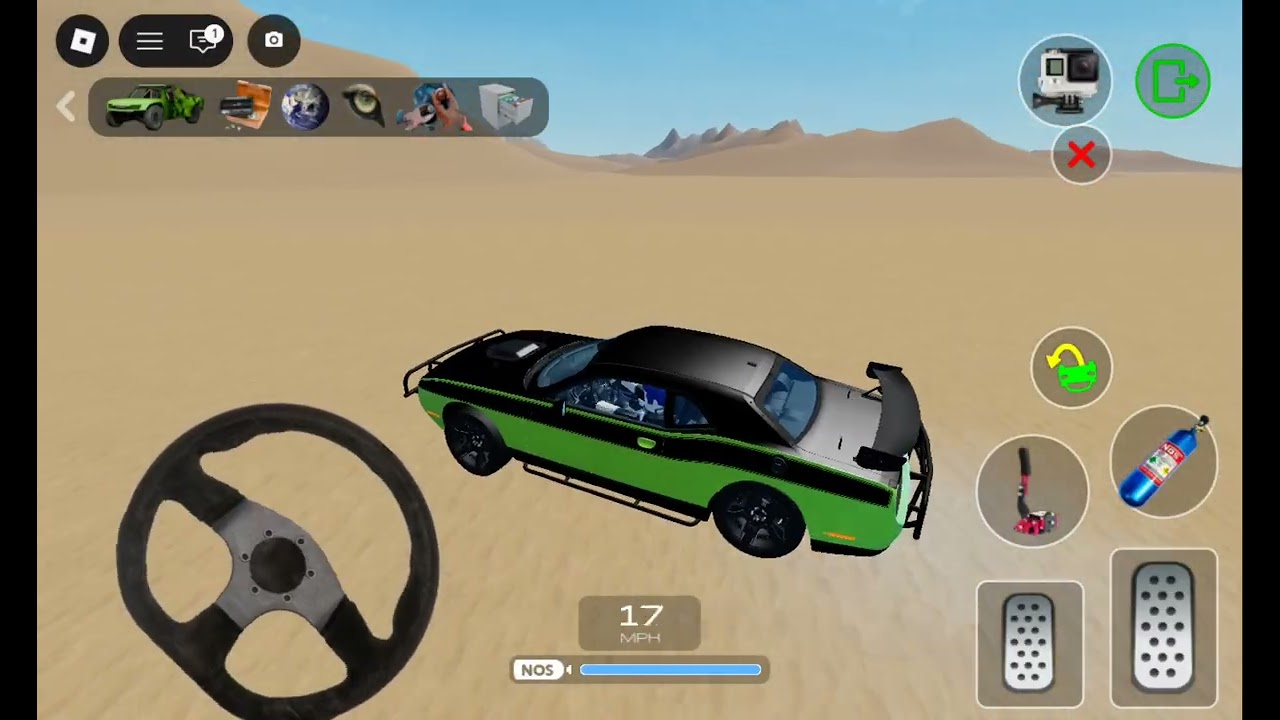Open the Roblox menu logo button
The image size is (1280, 720).
[82, 41]
